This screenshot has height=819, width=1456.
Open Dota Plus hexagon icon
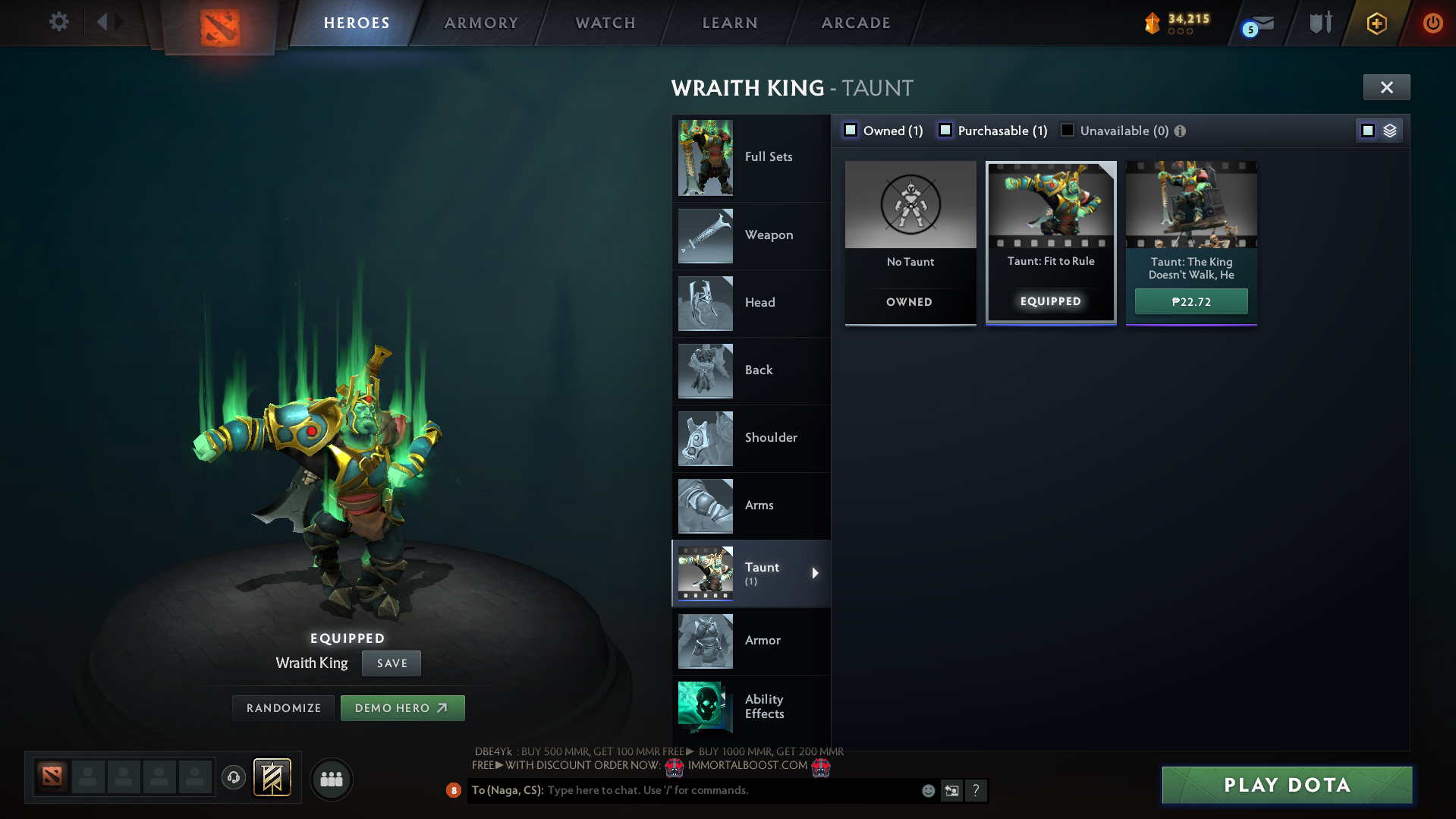pyautogui.click(x=1376, y=23)
